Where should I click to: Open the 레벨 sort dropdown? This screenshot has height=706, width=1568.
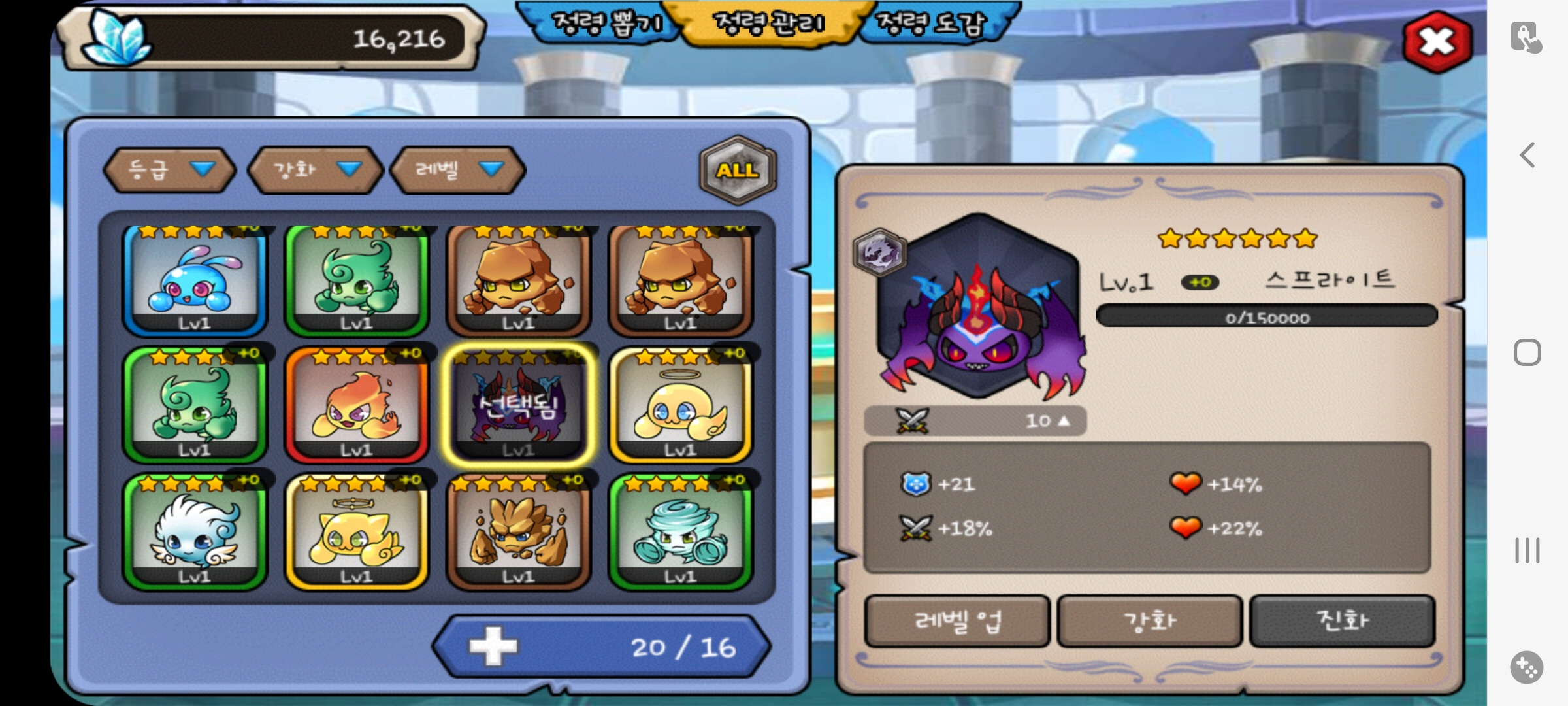click(x=458, y=170)
